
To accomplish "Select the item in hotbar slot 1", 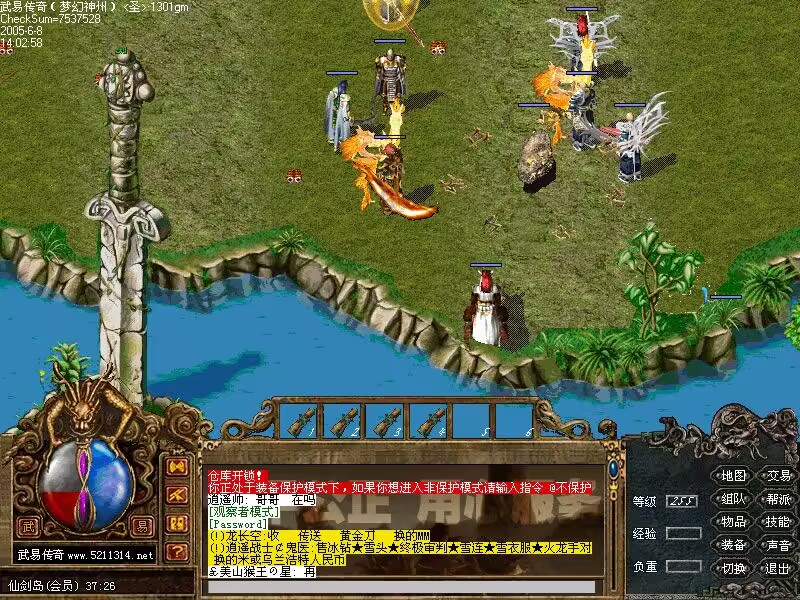I will pos(299,421).
